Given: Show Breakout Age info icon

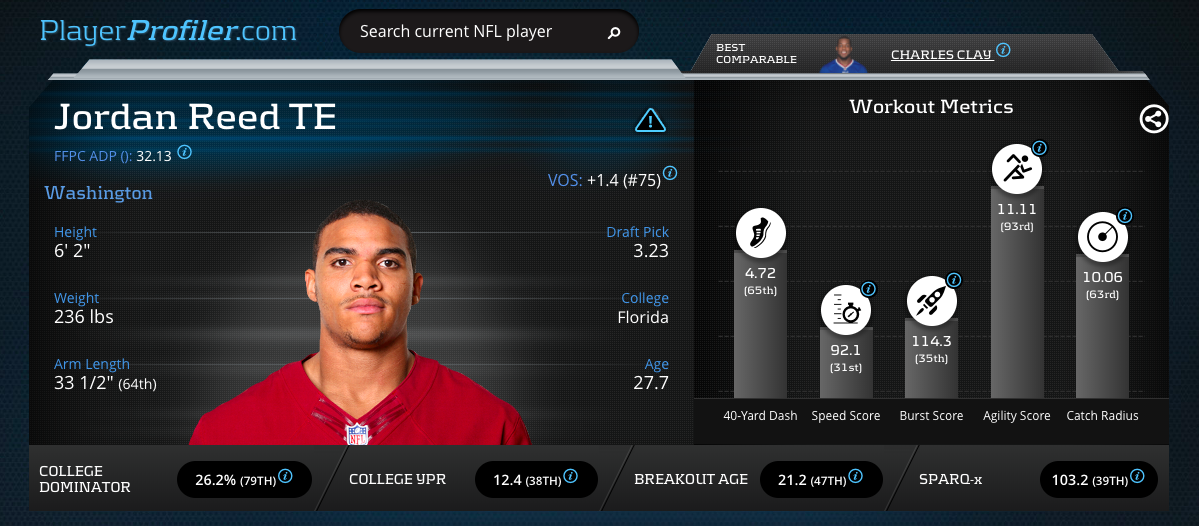Looking at the screenshot, I should pos(857,476).
